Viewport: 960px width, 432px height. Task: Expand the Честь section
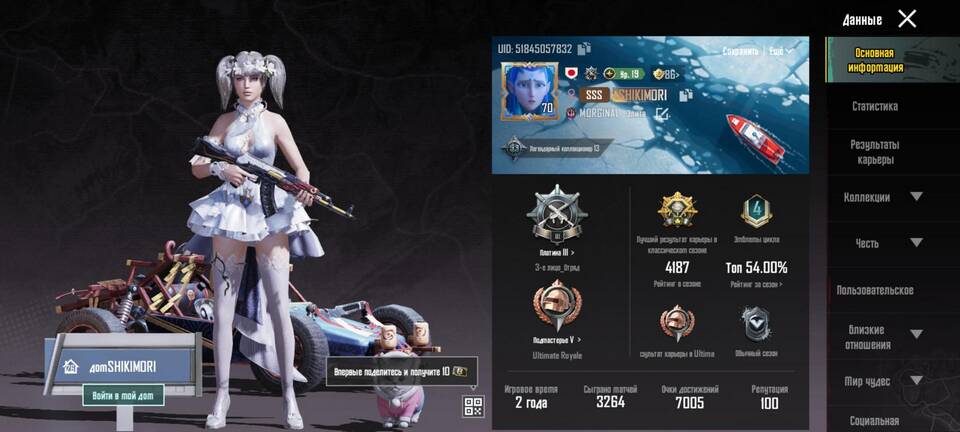(916, 243)
